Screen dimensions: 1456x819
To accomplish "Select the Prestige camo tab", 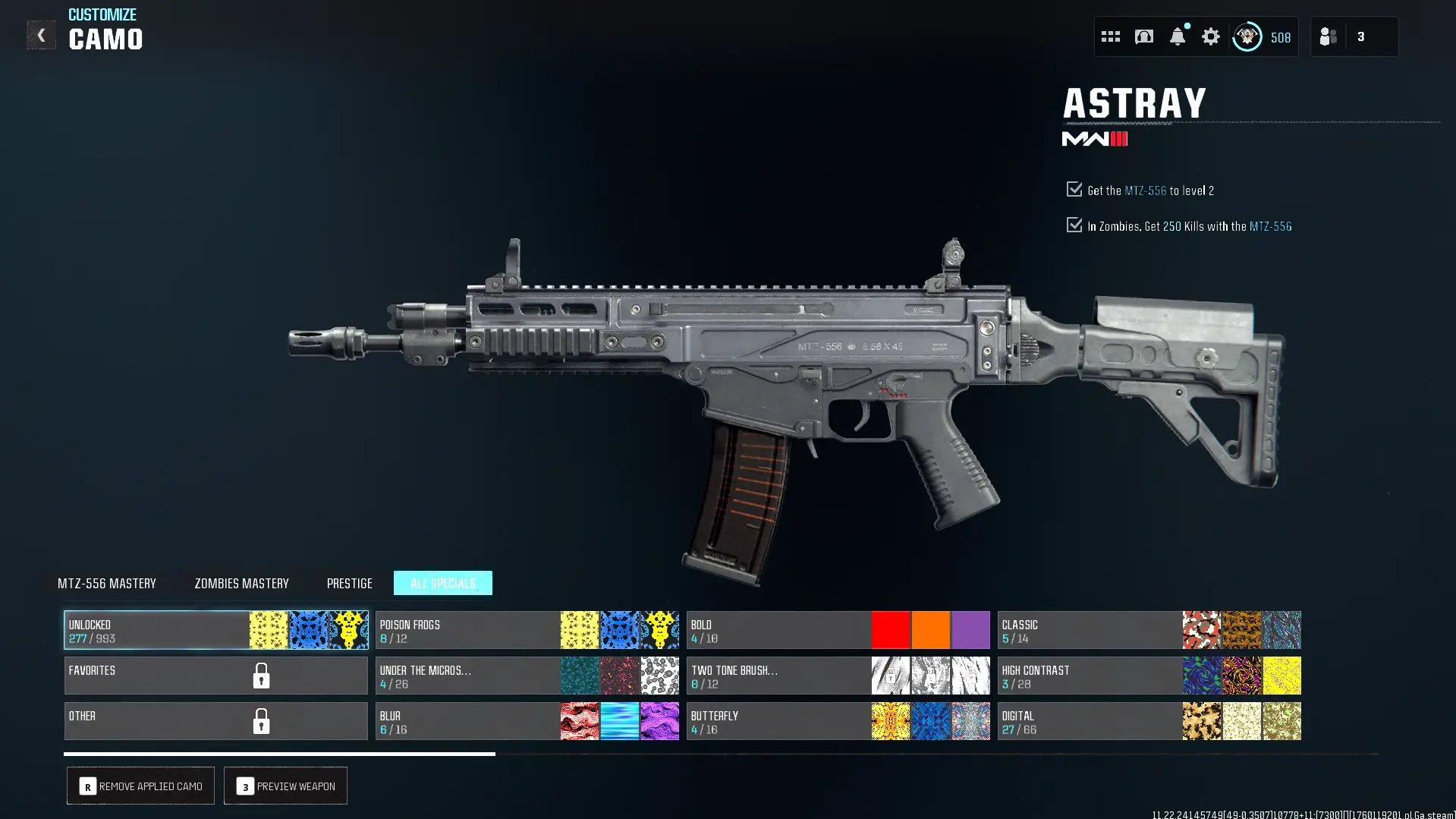I will pos(349,583).
